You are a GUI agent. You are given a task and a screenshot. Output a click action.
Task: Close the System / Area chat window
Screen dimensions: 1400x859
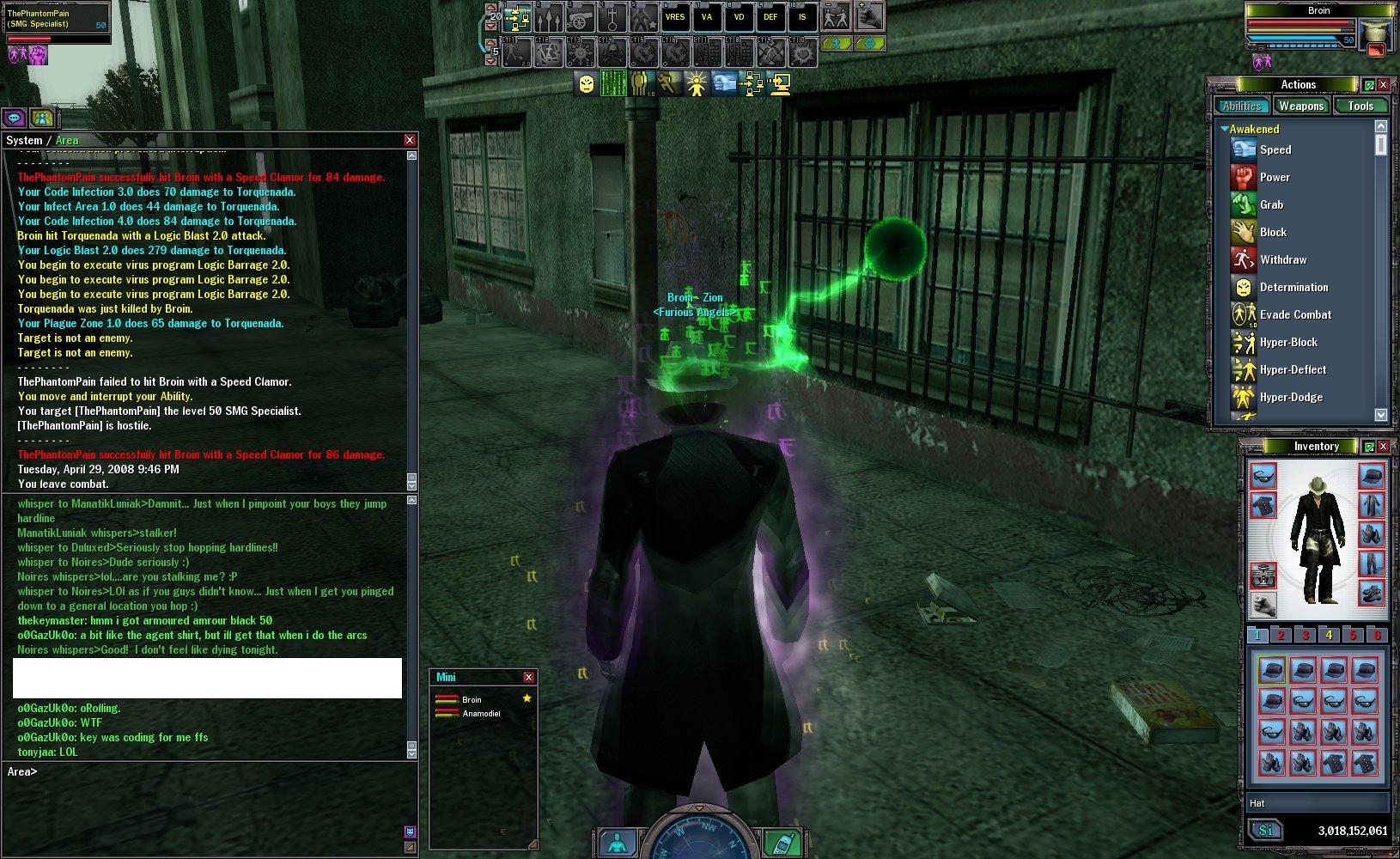410,140
